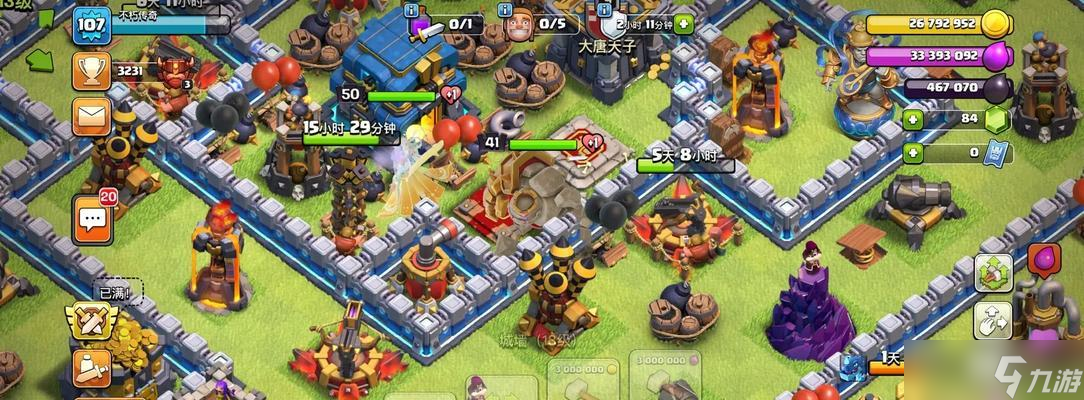The width and height of the screenshot is (1084, 400).
Task: Tap the gold coin resource icon
Action: pos(995,24)
